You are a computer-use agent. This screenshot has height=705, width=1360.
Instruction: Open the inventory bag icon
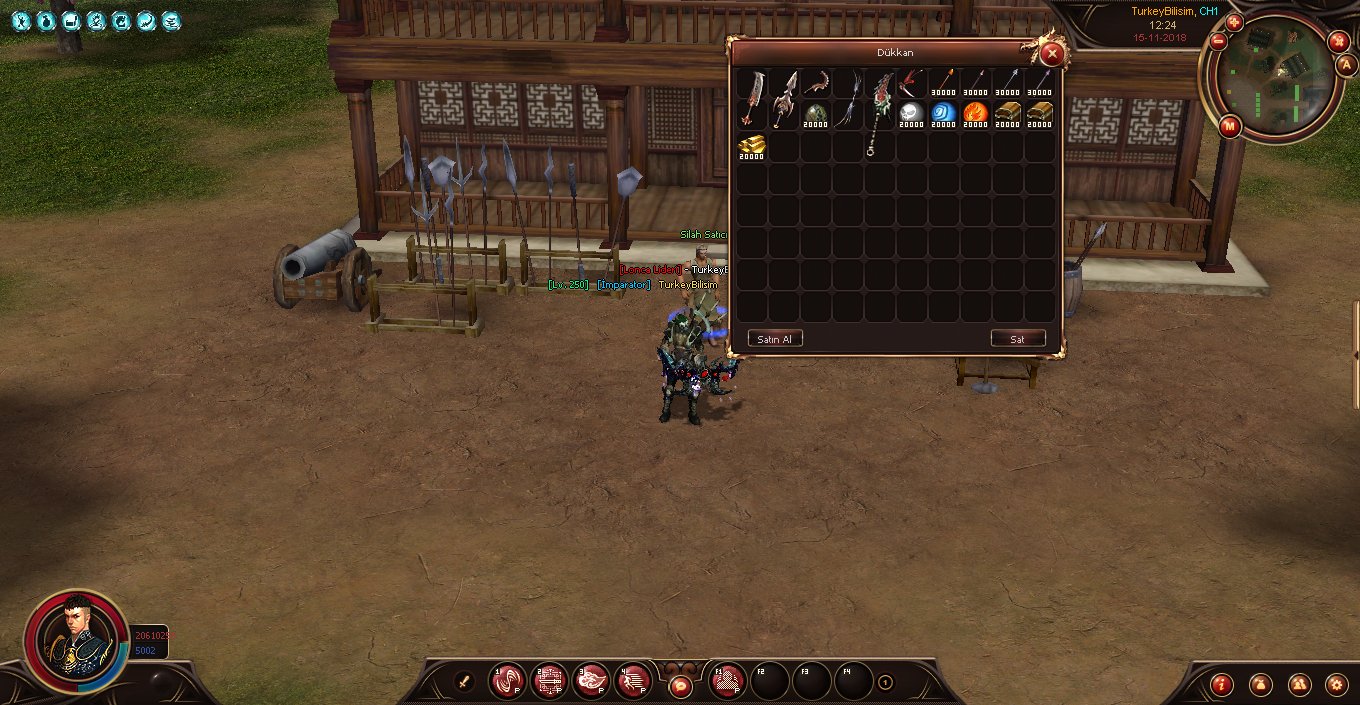click(1259, 685)
